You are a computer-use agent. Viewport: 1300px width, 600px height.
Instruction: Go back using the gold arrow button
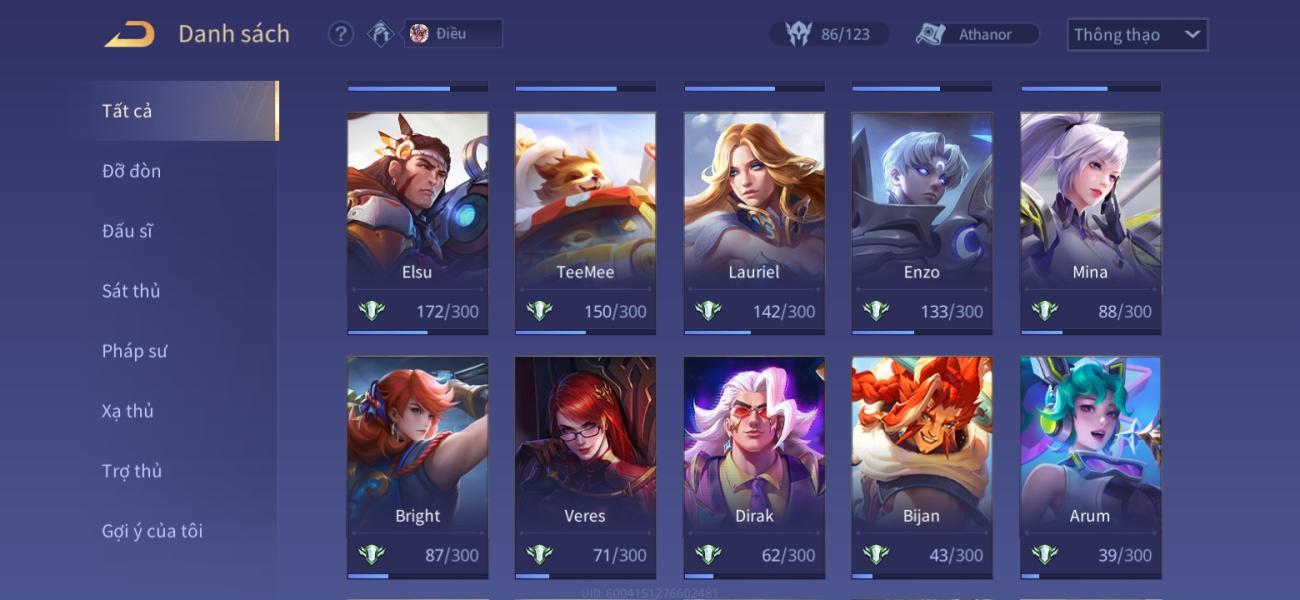(x=130, y=35)
